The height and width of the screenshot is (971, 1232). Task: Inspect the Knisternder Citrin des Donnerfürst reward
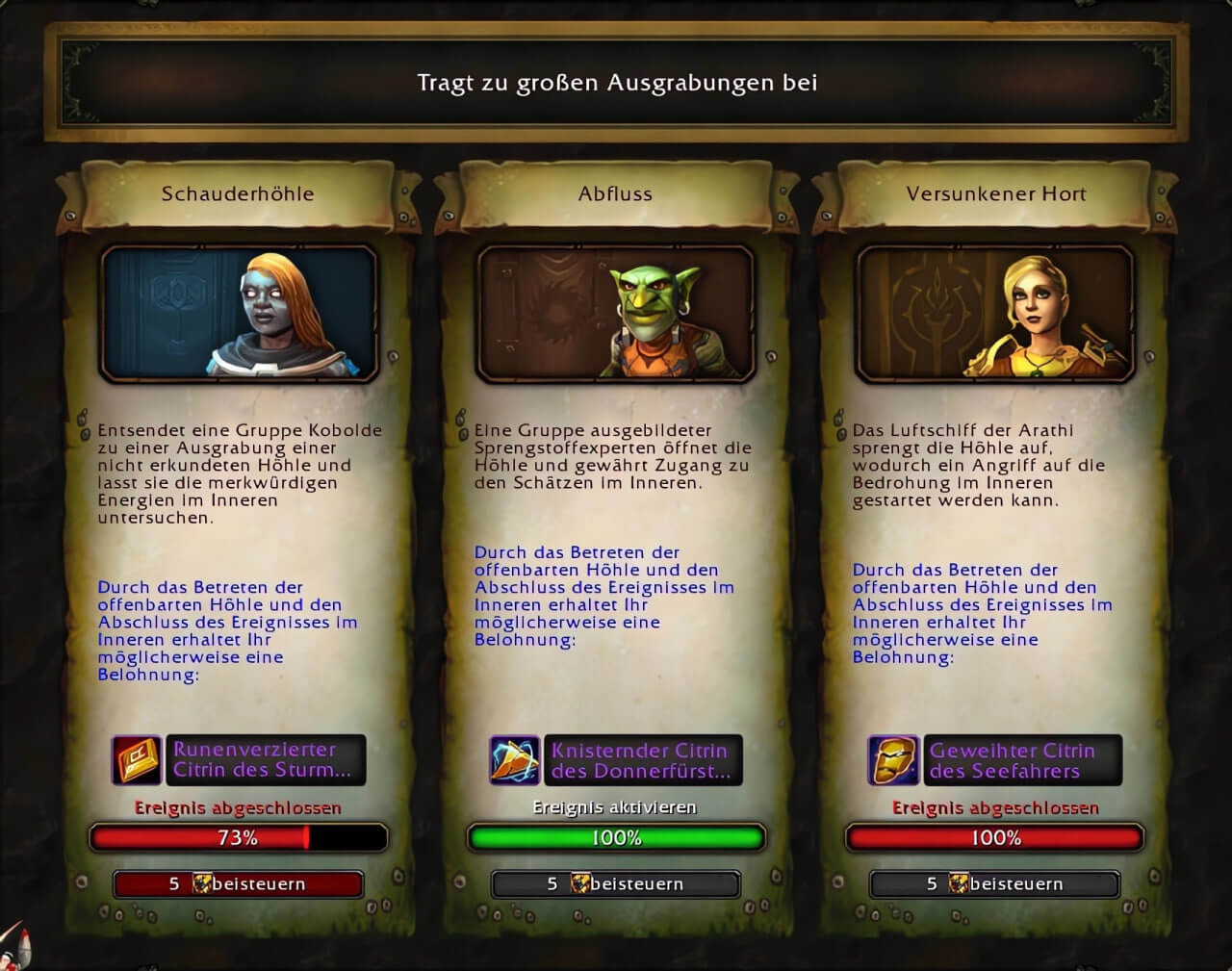[616, 760]
